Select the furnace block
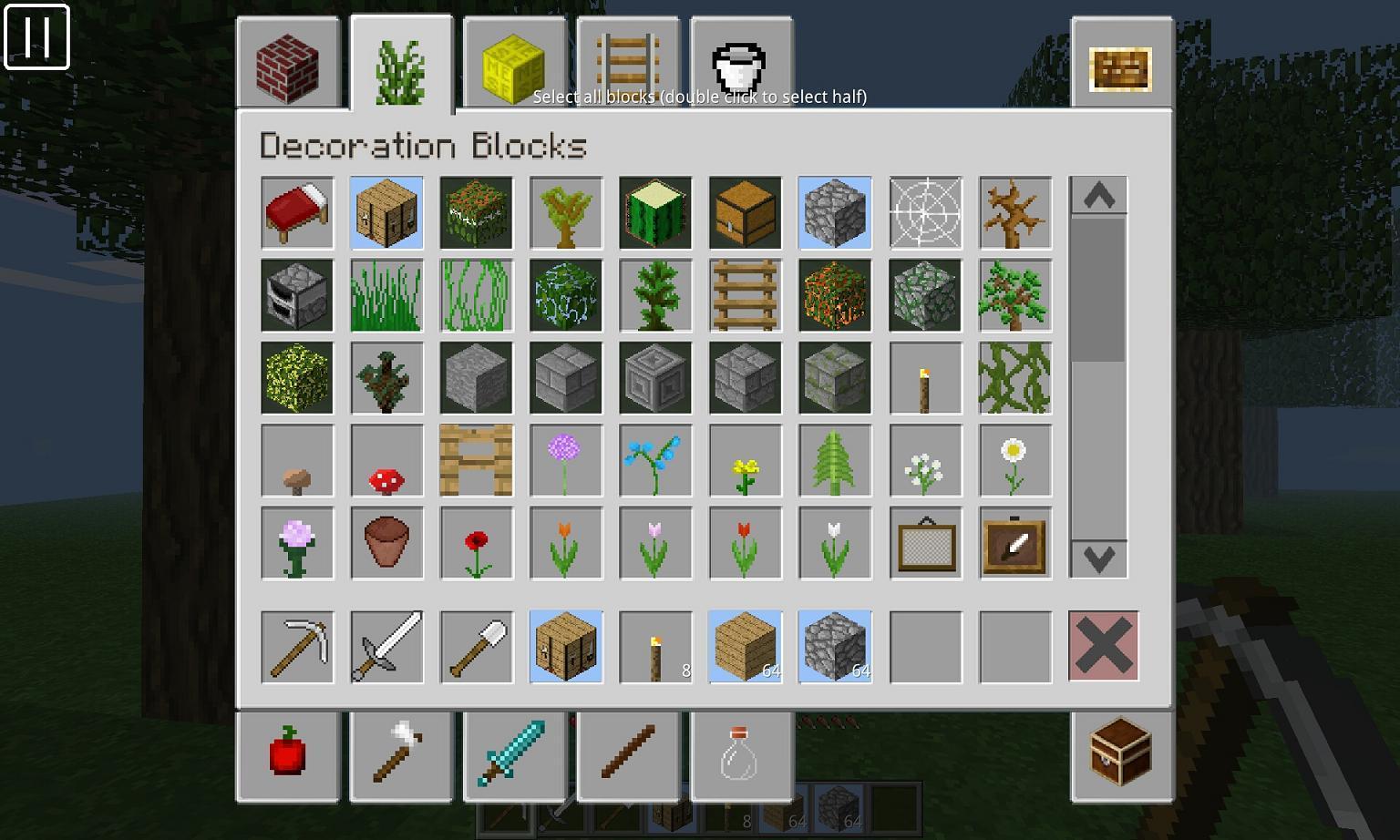Viewport: 1400px width, 840px height. [296, 295]
